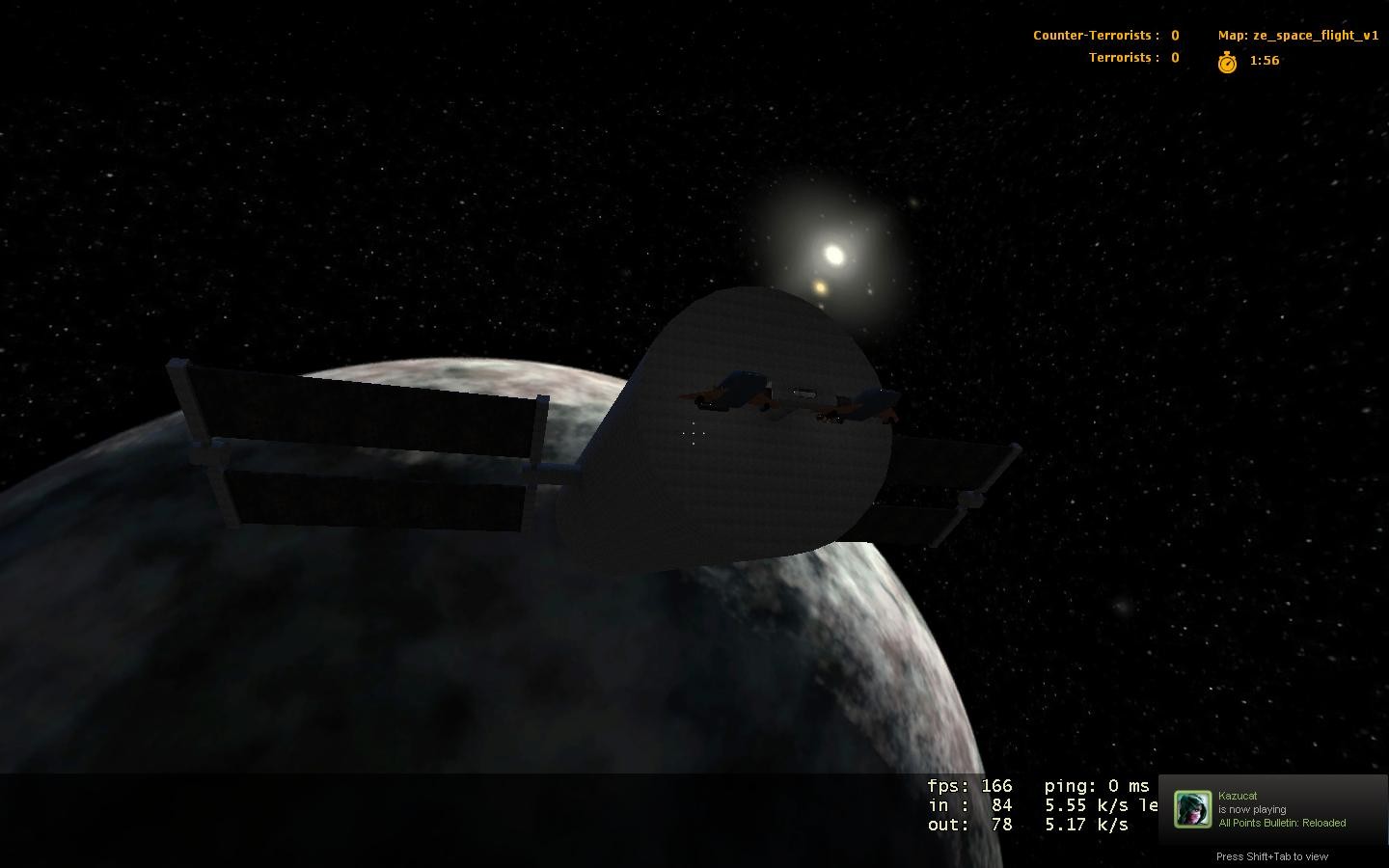This screenshot has height=868, width=1389.
Task: Click the round timer stopwatch icon
Action: [1225, 60]
